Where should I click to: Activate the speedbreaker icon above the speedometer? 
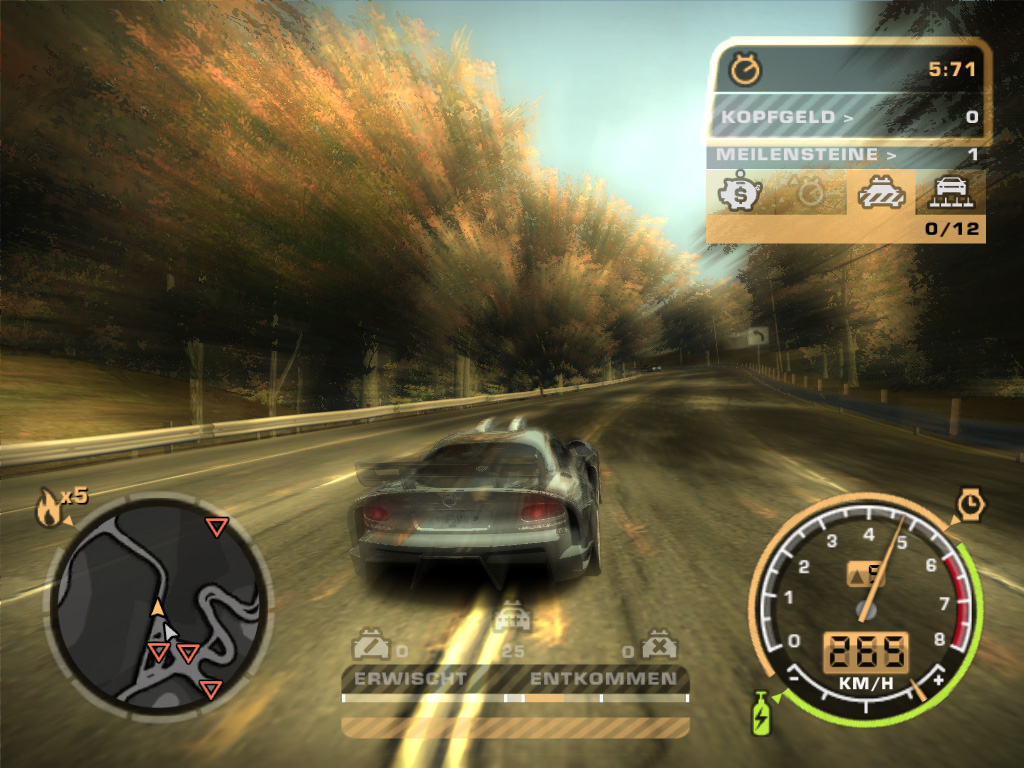click(x=969, y=504)
